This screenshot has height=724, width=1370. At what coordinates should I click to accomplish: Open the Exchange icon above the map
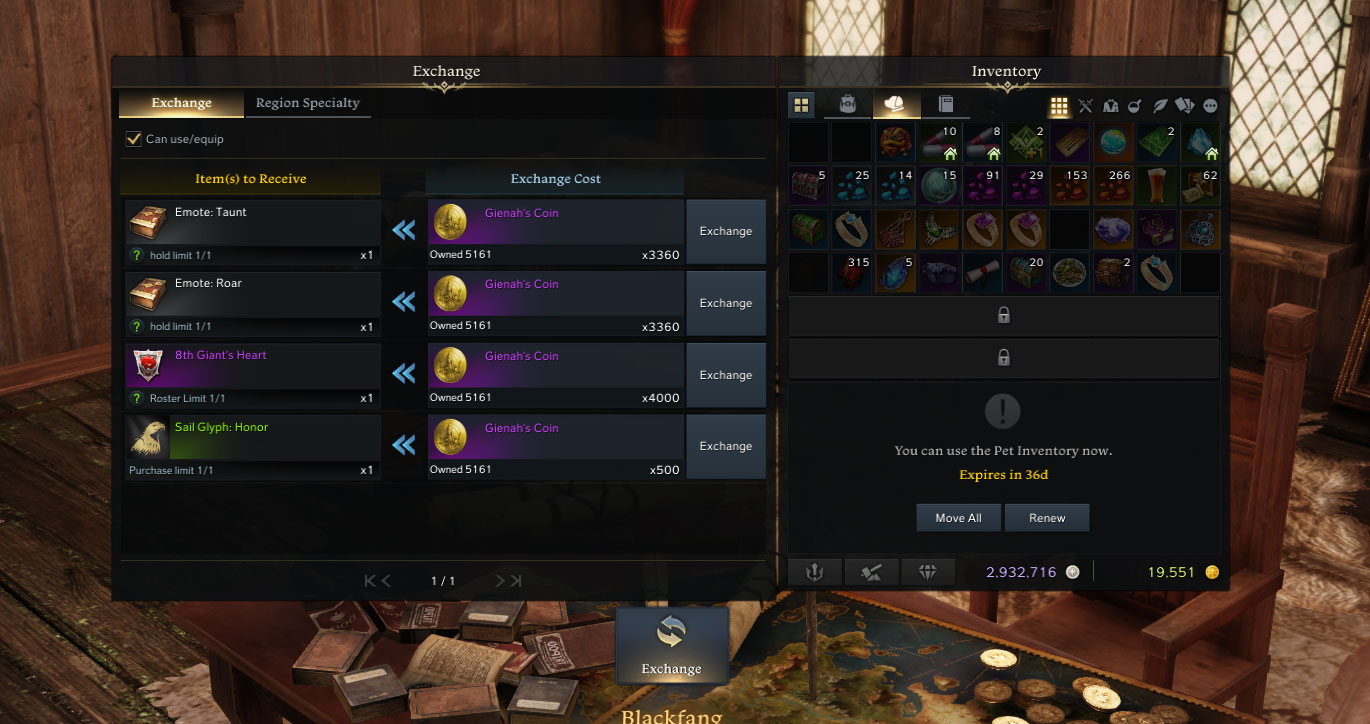click(672, 645)
